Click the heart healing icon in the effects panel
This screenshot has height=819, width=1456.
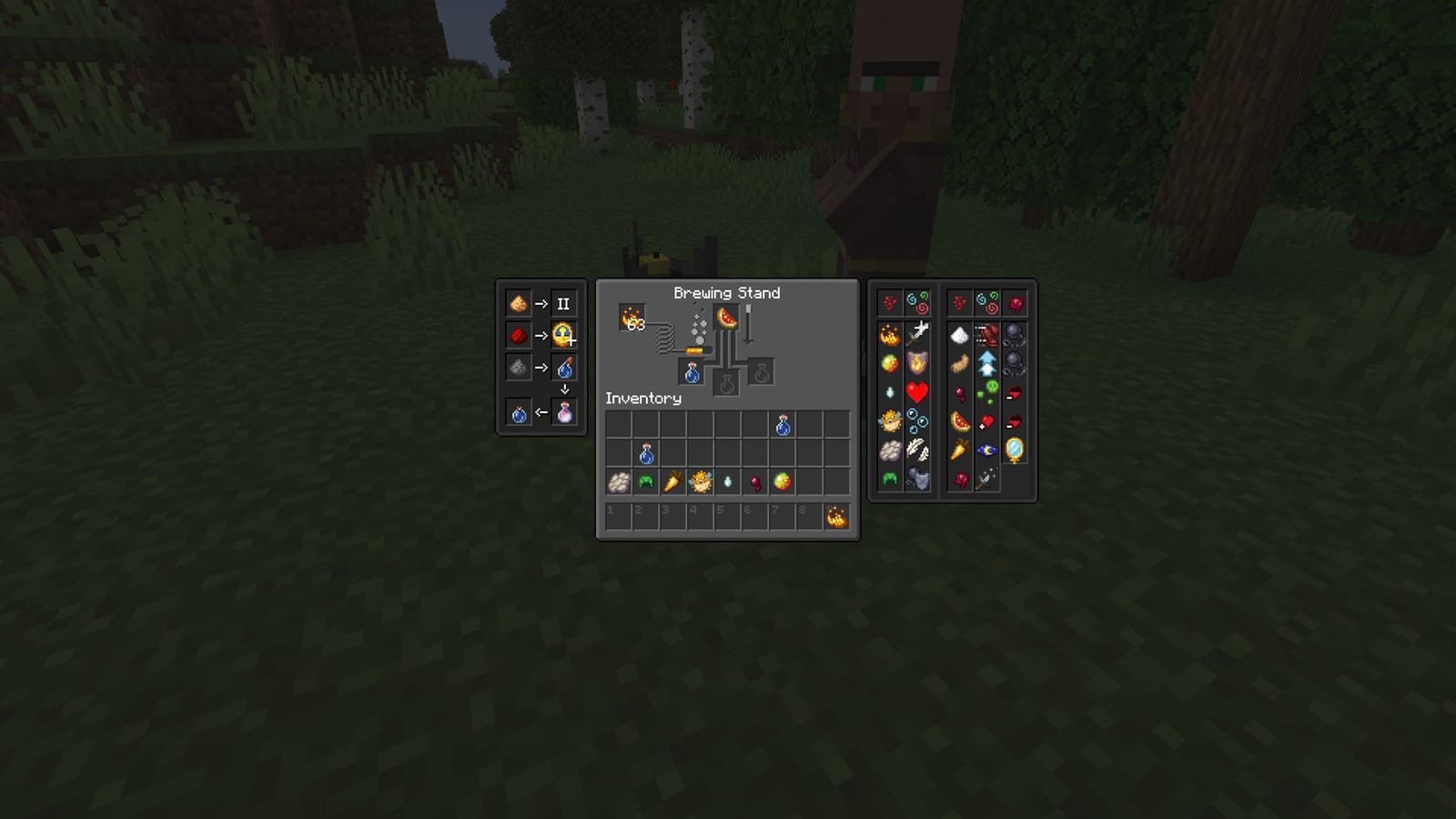tap(915, 390)
